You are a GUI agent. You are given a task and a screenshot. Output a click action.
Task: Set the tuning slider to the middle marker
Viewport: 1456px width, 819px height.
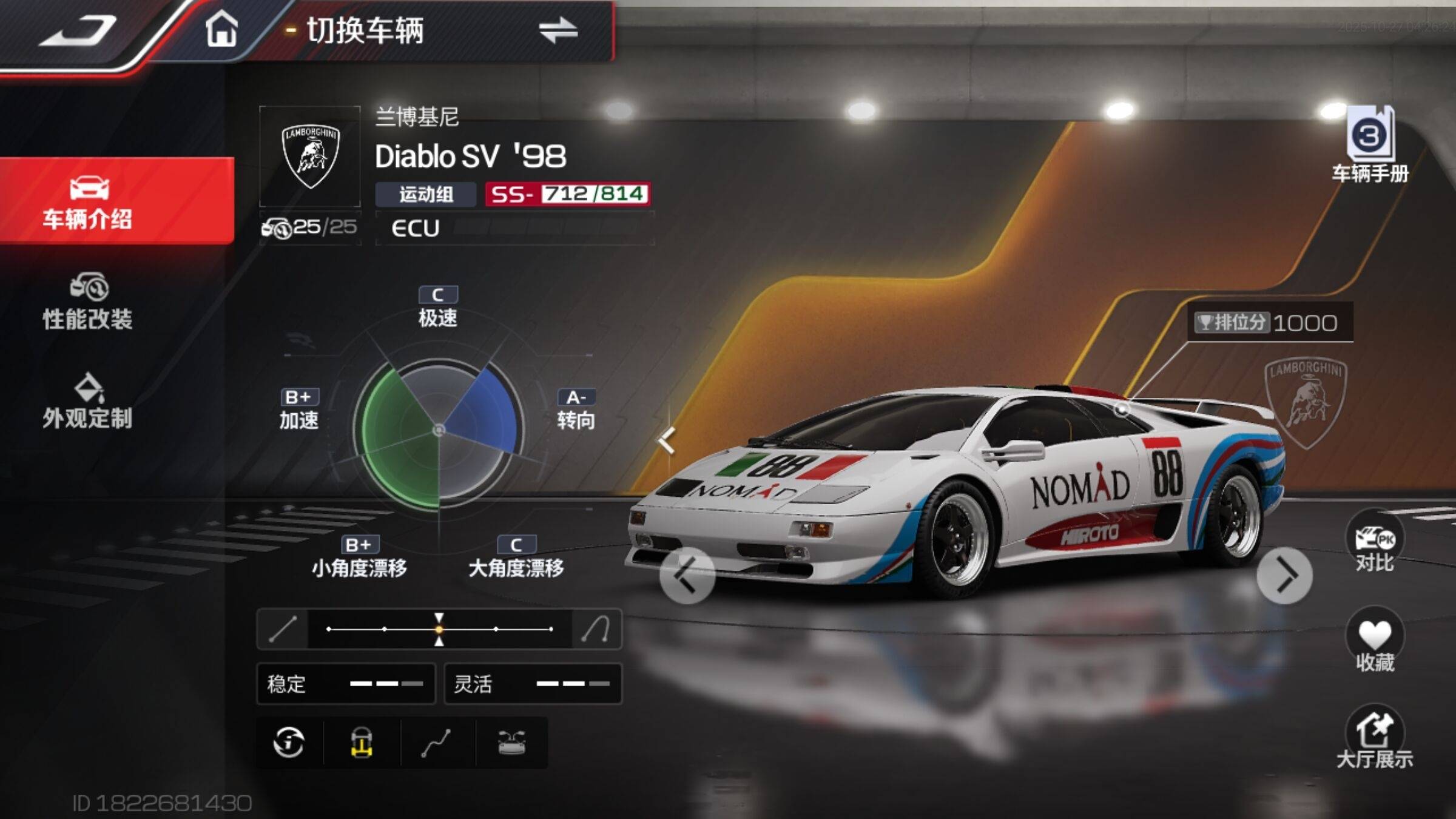pyautogui.click(x=439, y=629)
